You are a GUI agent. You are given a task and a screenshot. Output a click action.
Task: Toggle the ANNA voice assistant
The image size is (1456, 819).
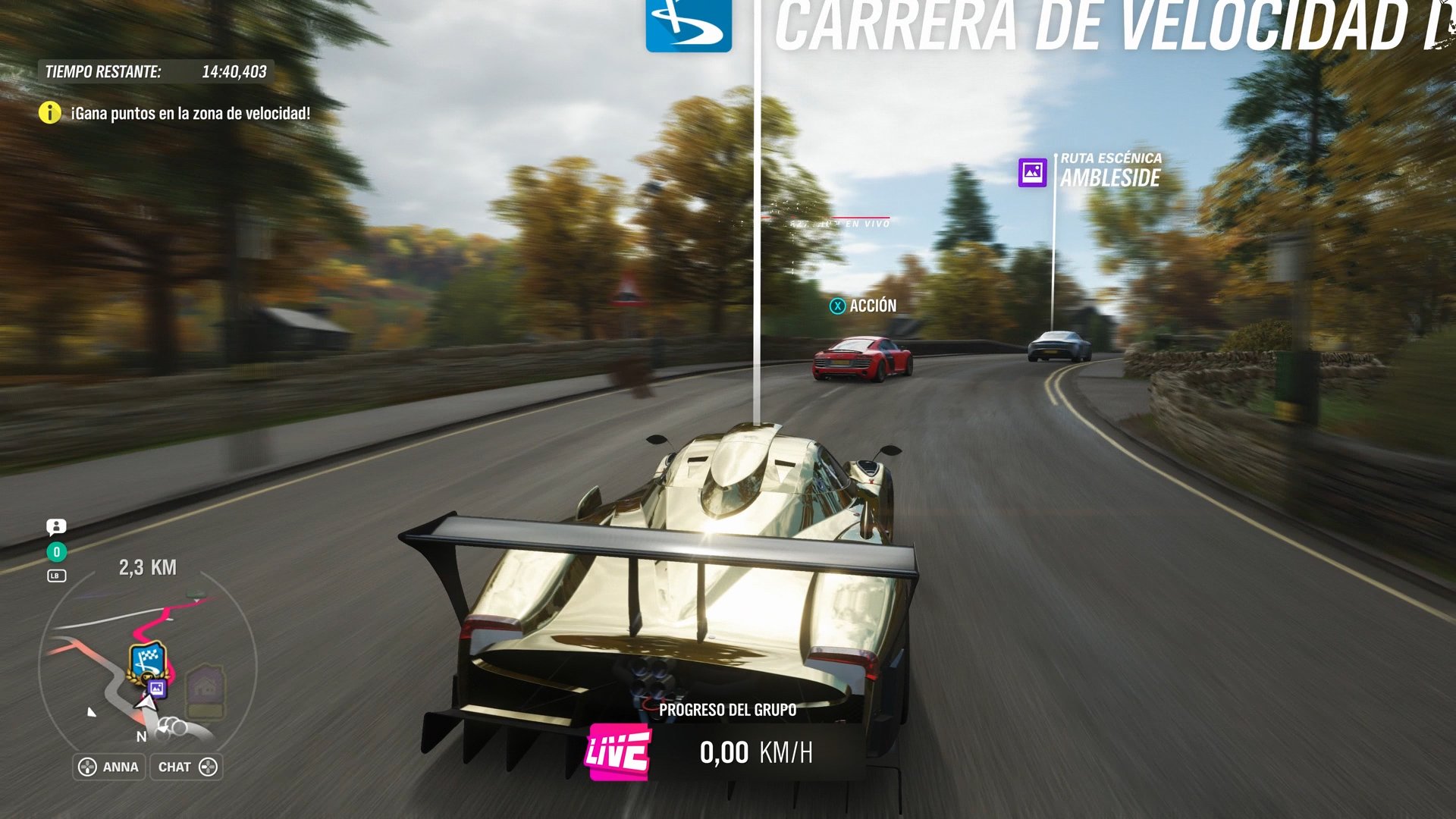[108, 767]
